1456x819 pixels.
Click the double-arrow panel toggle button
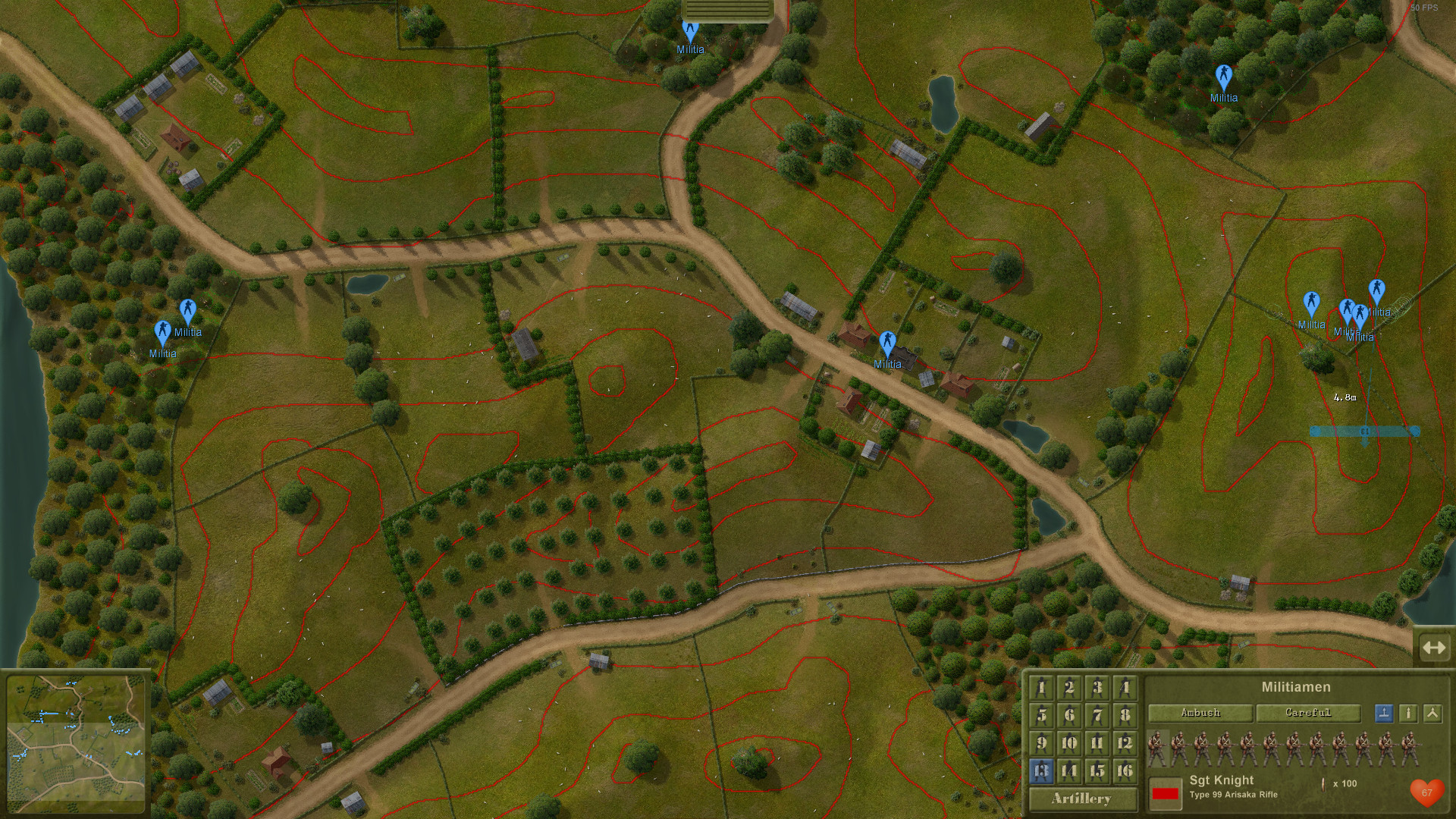1434,648
